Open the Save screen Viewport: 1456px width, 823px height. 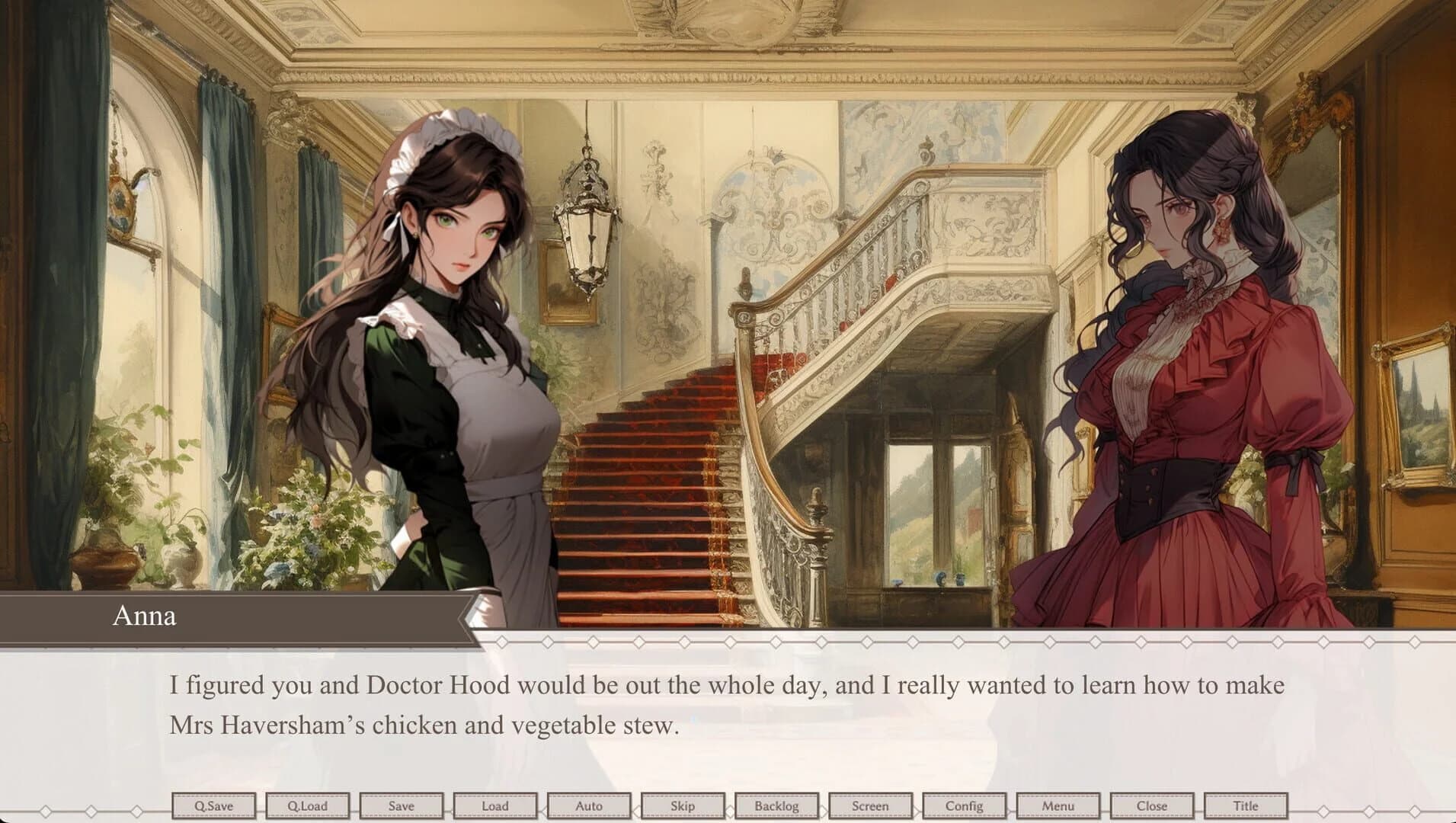(403, 805)
